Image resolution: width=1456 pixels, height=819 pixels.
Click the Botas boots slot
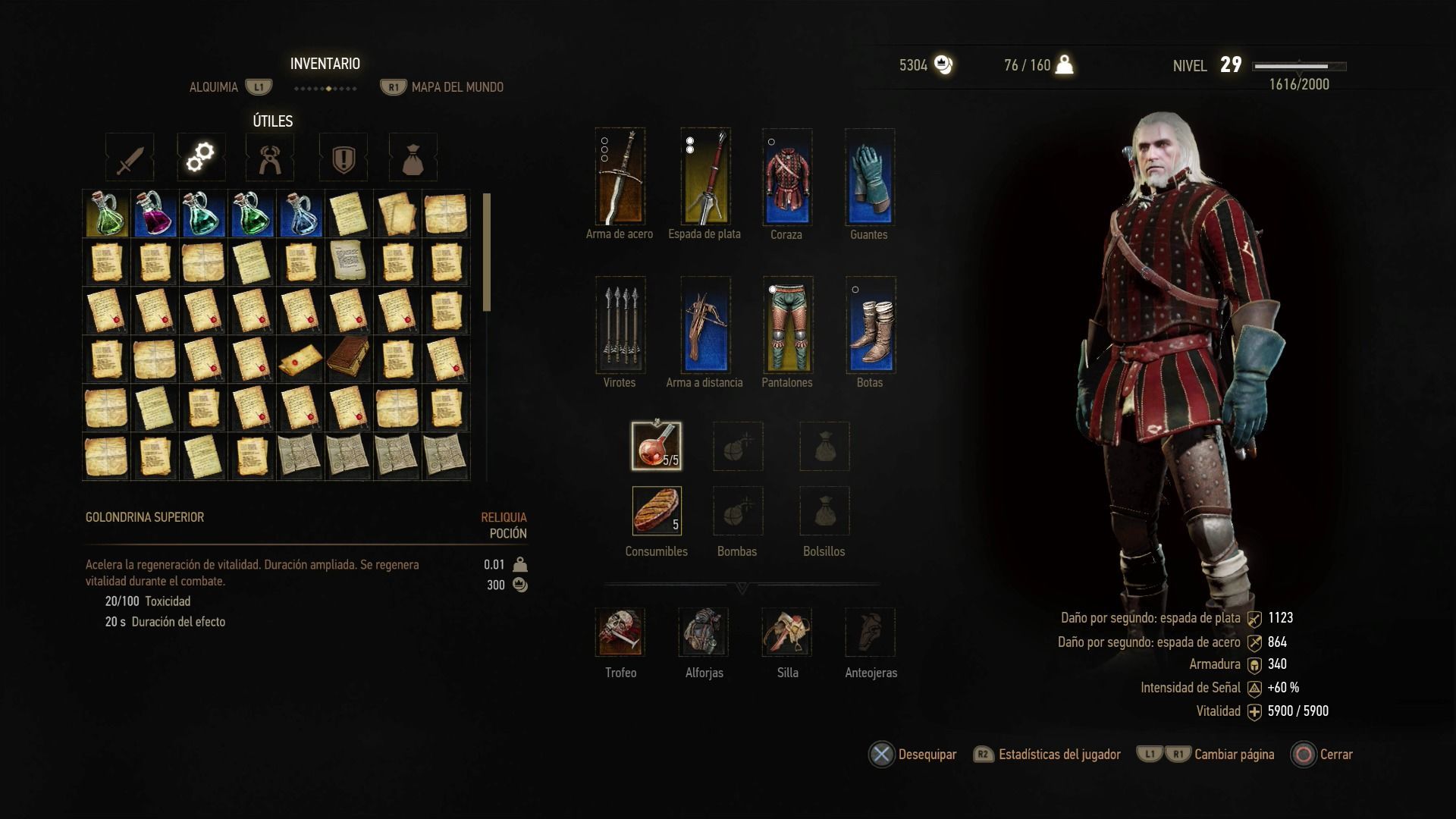point(871,325)
